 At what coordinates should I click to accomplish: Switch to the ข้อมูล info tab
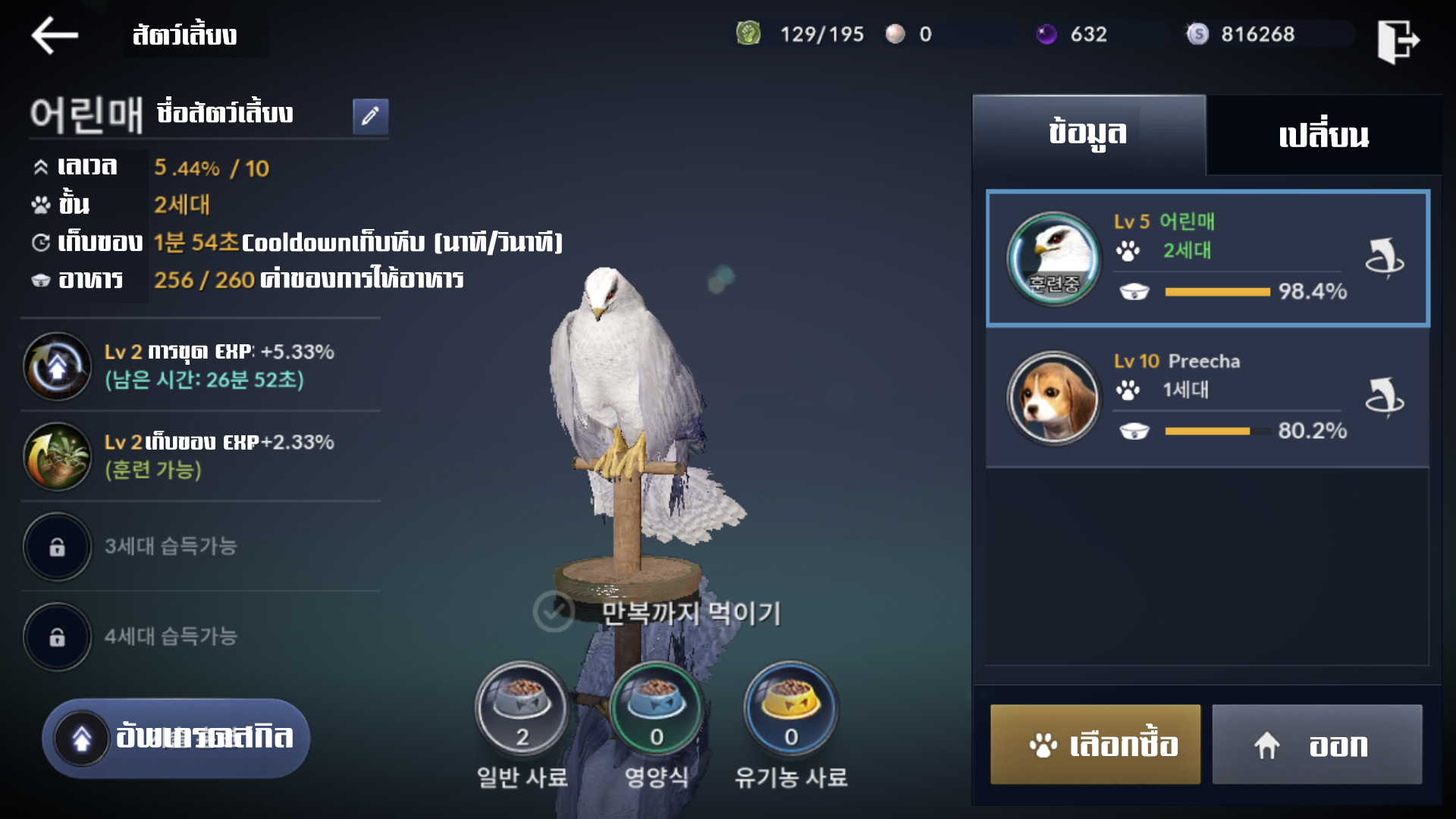[1088, 134]
